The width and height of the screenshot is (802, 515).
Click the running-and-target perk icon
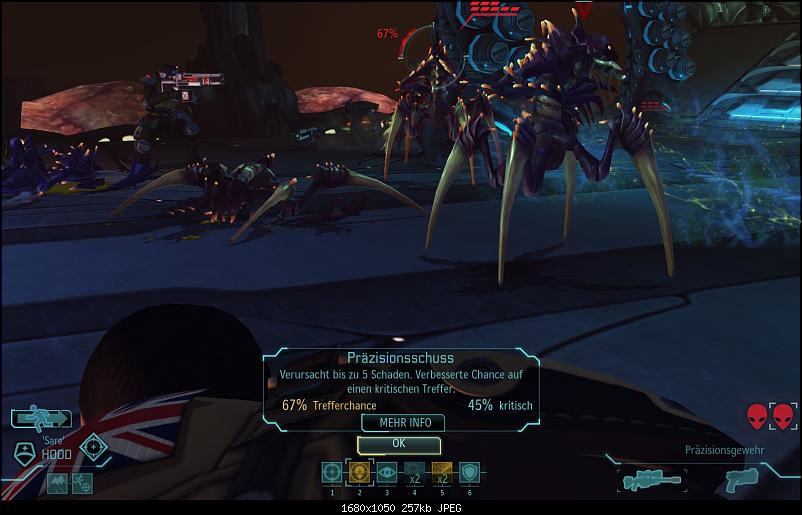pyautogui.click(x=82, y=483)
